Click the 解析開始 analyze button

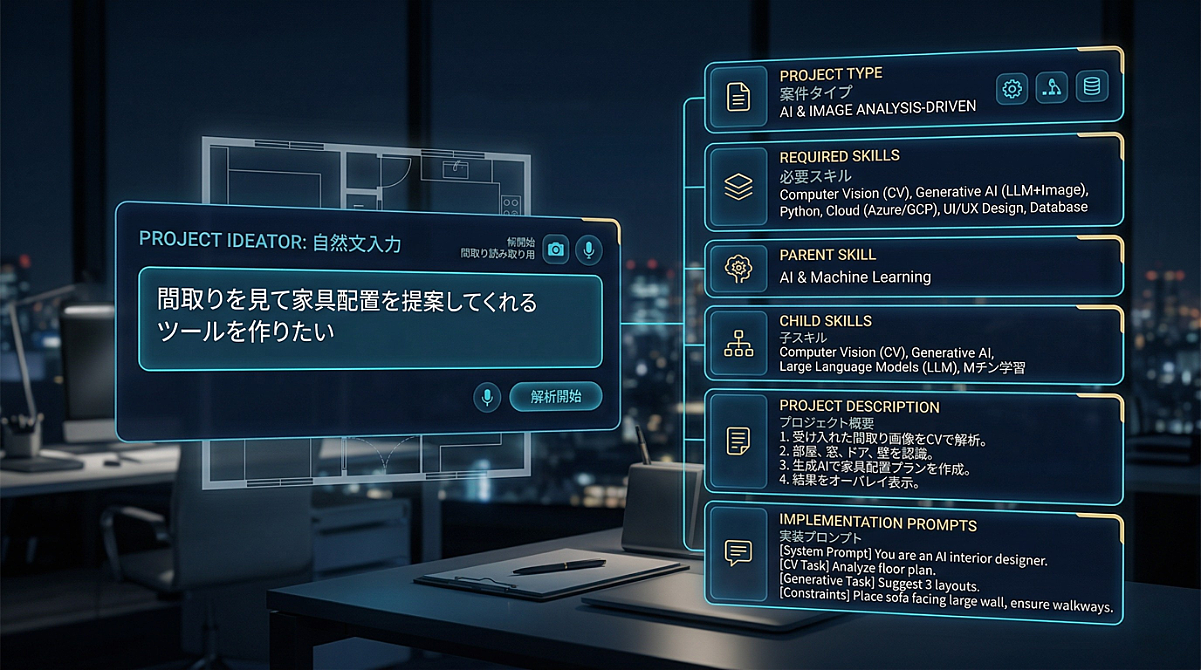556,397
